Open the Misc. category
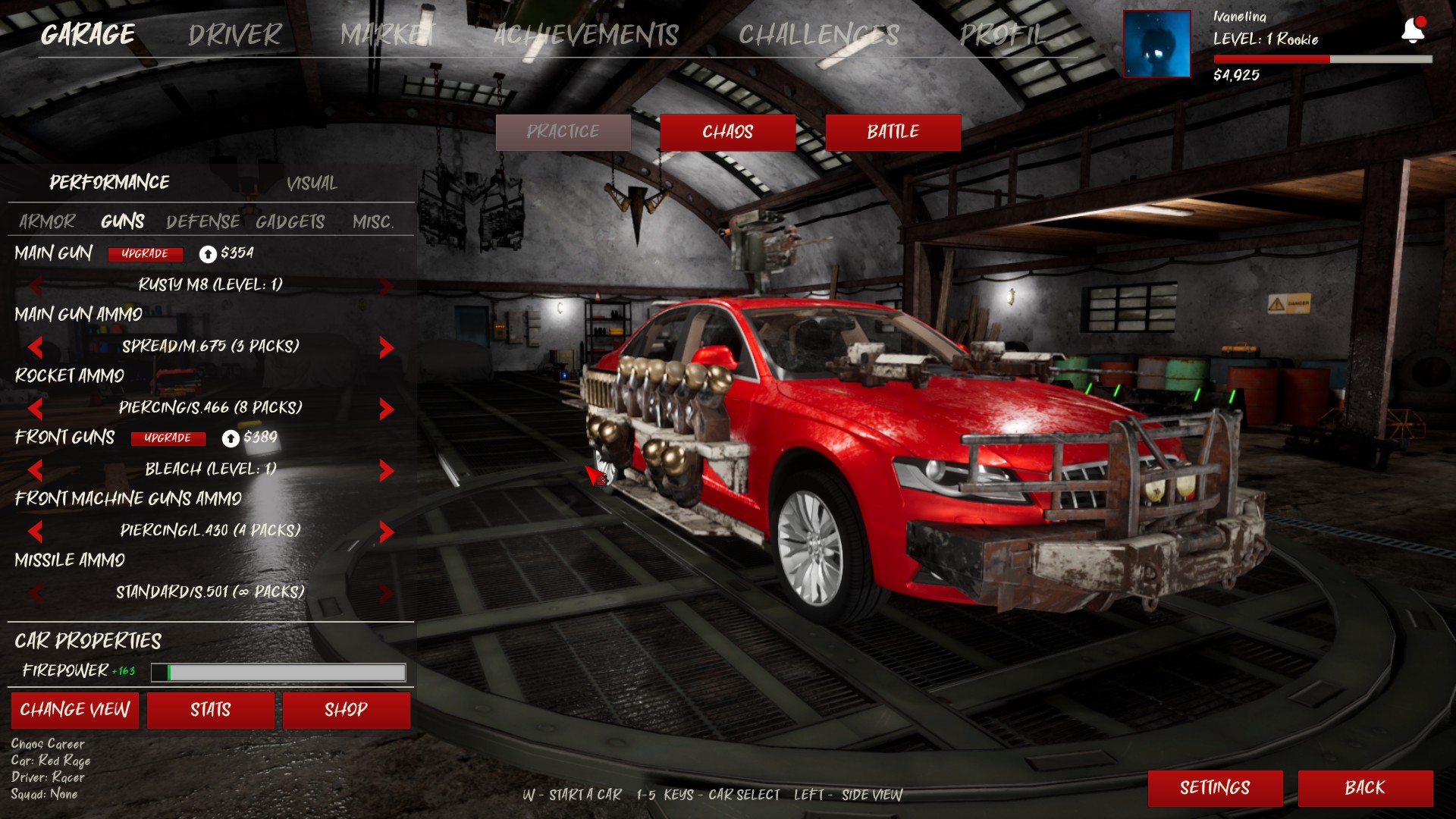 pos(373,221)
